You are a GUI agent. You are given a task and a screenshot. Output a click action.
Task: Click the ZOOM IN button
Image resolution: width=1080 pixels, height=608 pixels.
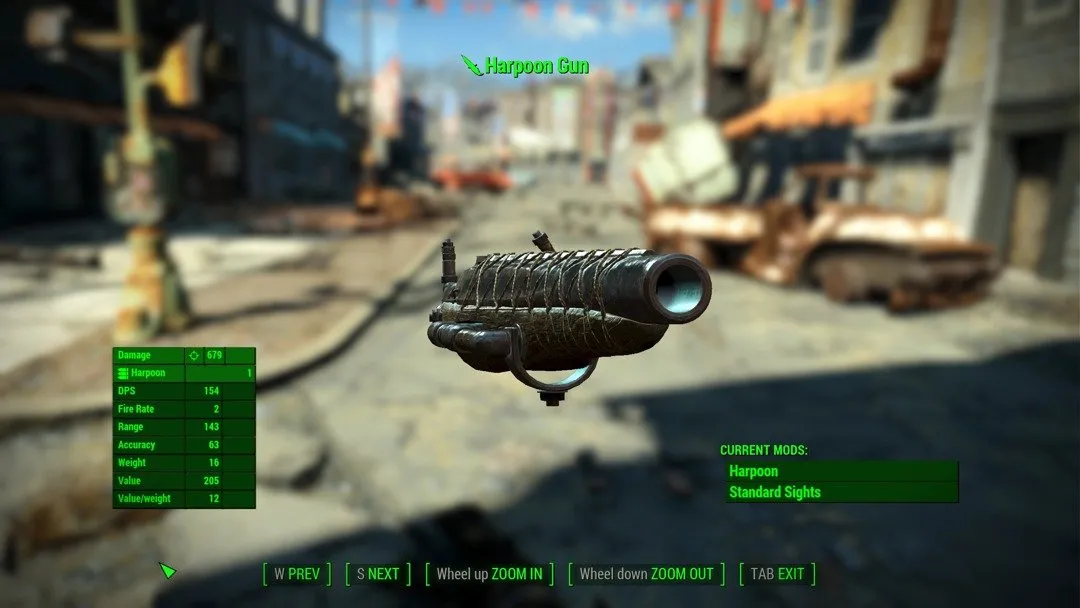tap(489, 574)
